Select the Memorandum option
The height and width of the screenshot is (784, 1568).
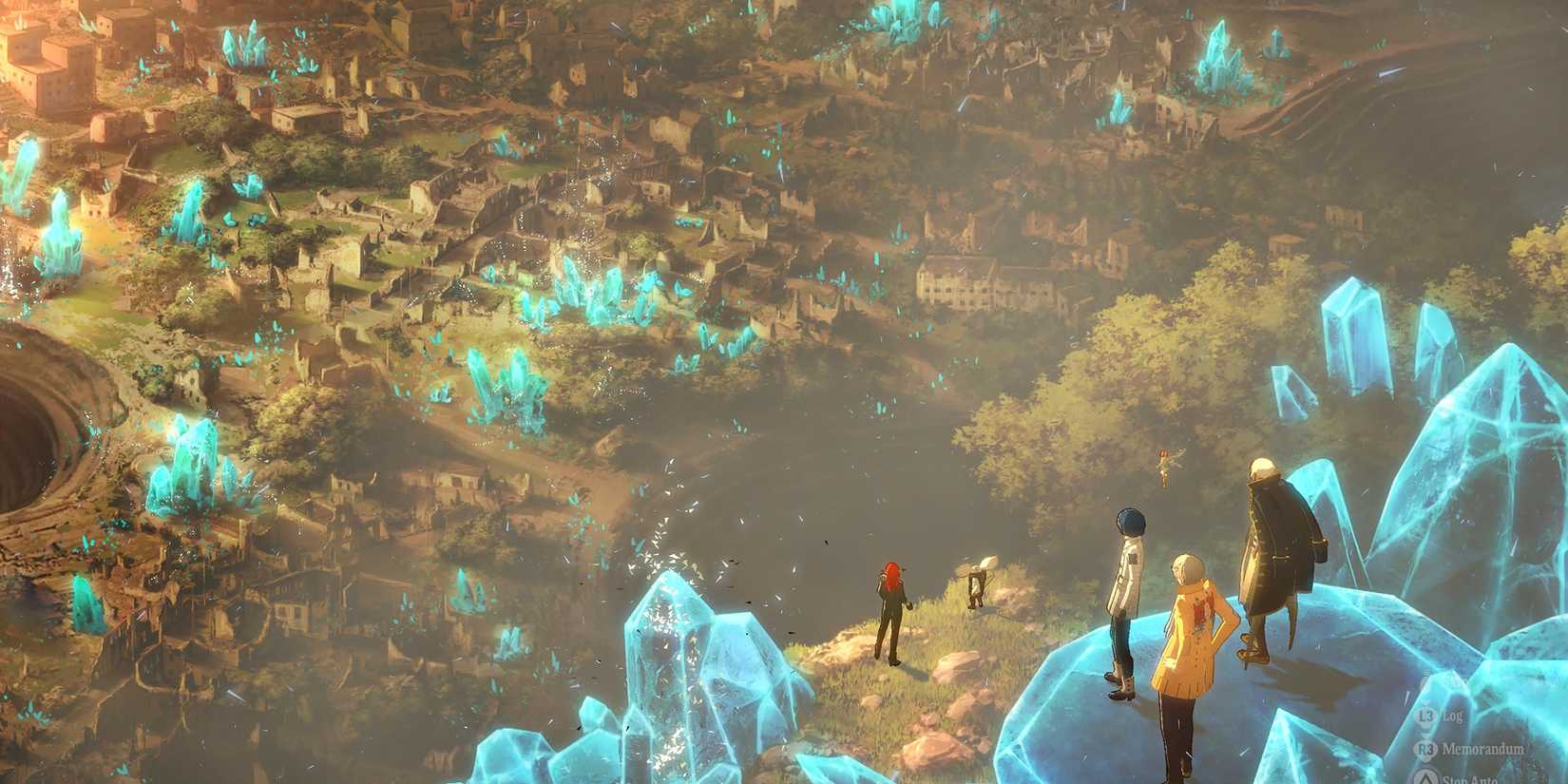(1482, 748)
